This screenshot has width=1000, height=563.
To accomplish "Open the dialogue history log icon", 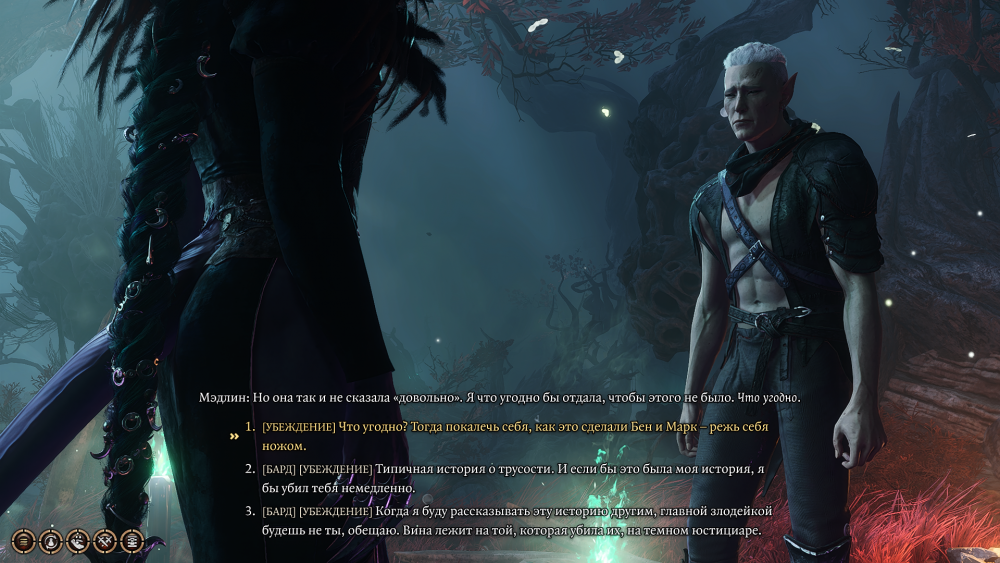I will pos(23,541).
